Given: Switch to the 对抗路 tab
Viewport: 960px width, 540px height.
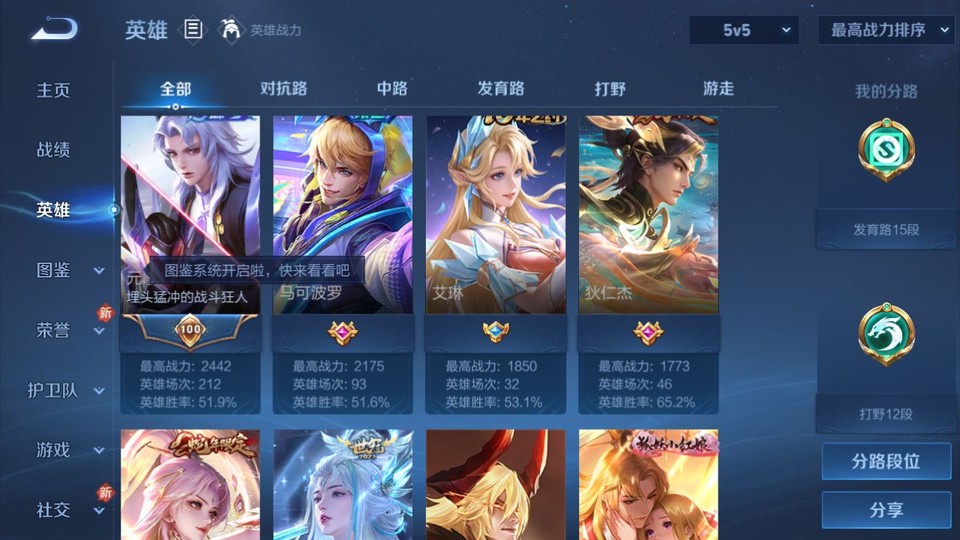Looking at the screenshot, I should tap(283, 89).
